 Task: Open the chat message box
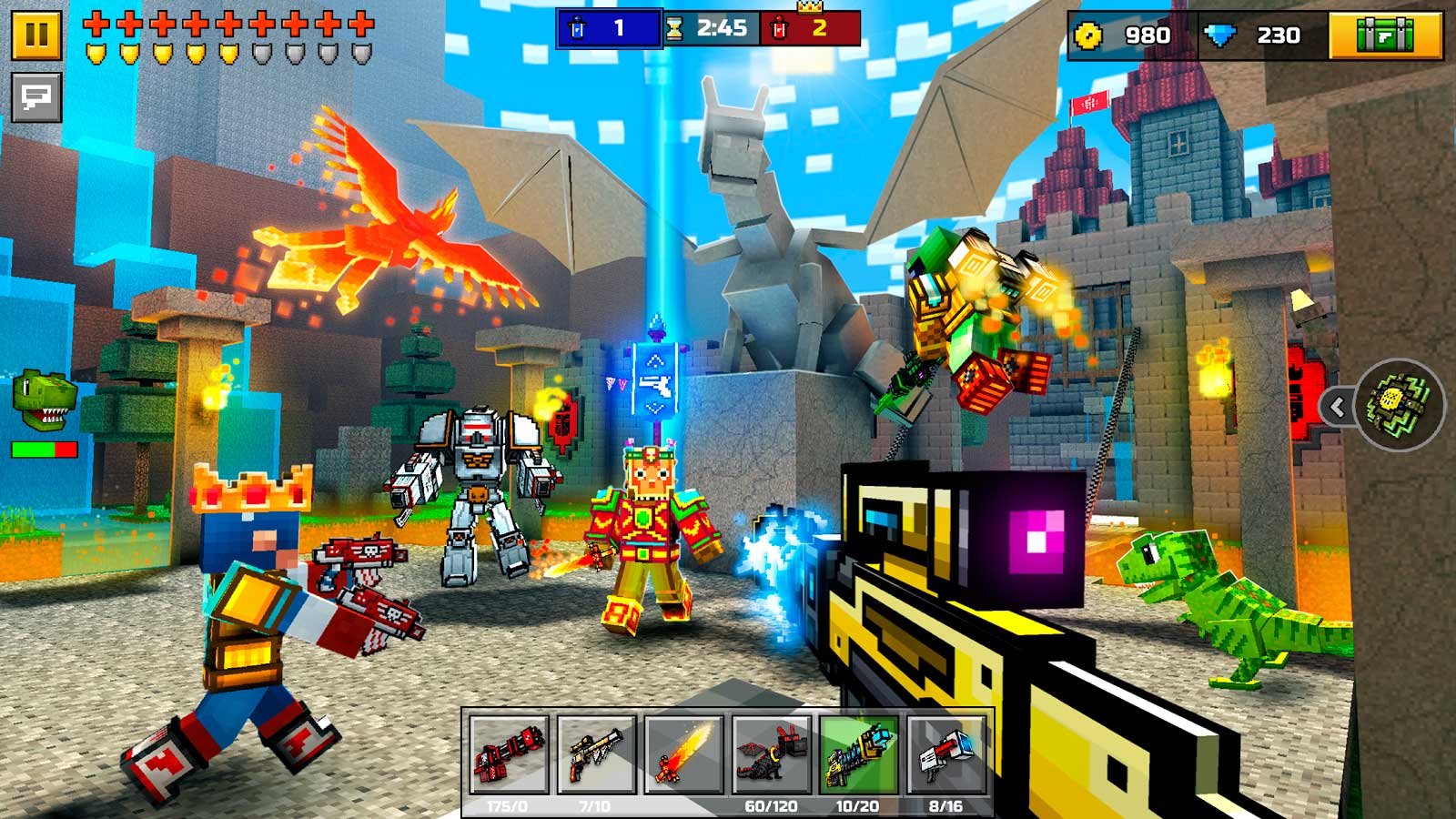coord(36,96)
